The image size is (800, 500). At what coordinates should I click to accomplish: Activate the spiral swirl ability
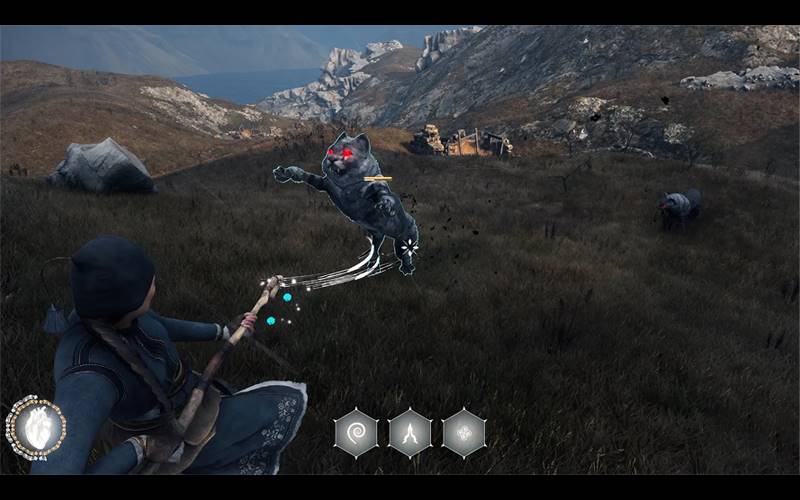click(x=356, y=433)
